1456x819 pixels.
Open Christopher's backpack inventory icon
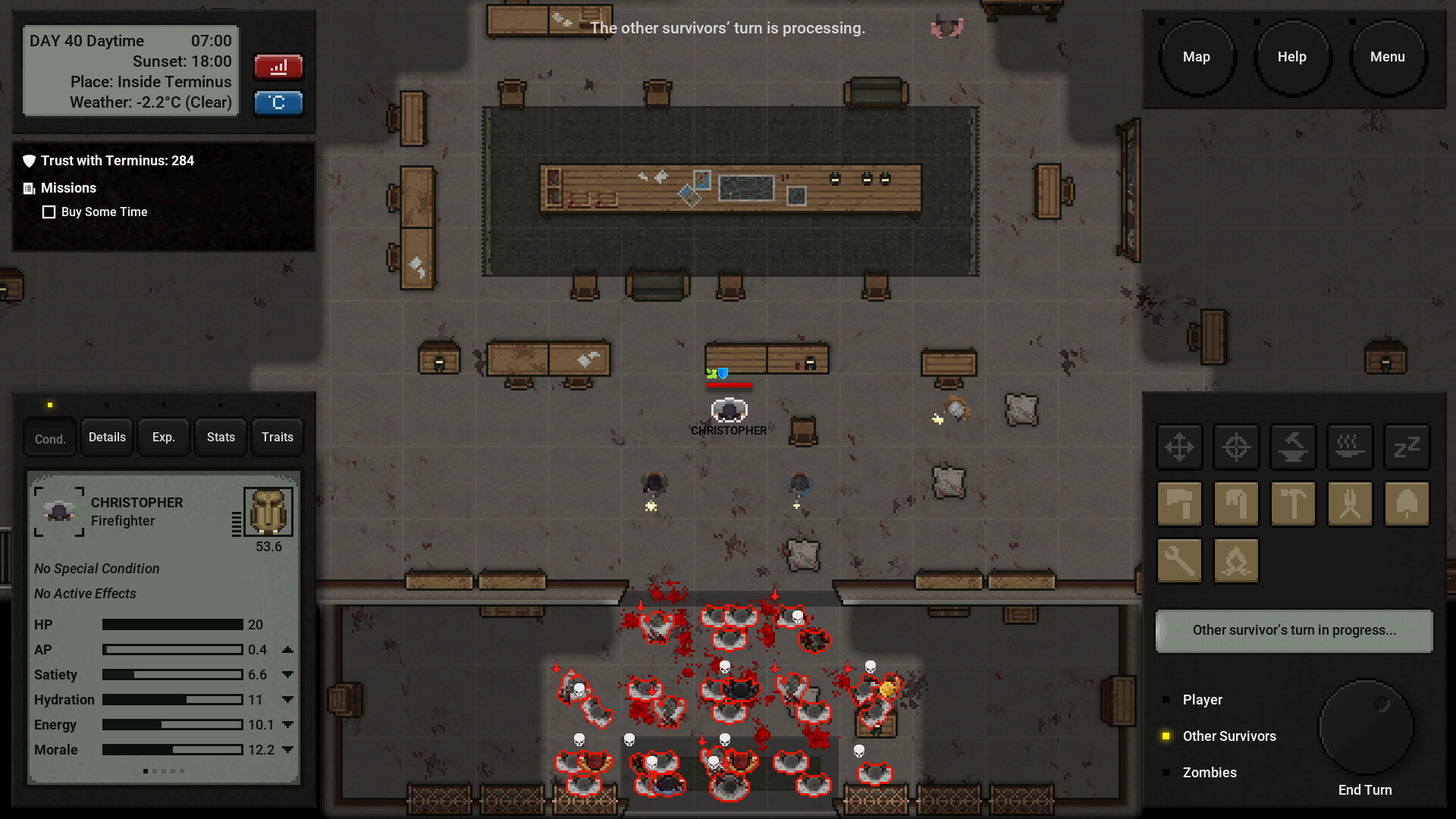tap(268, 511)
